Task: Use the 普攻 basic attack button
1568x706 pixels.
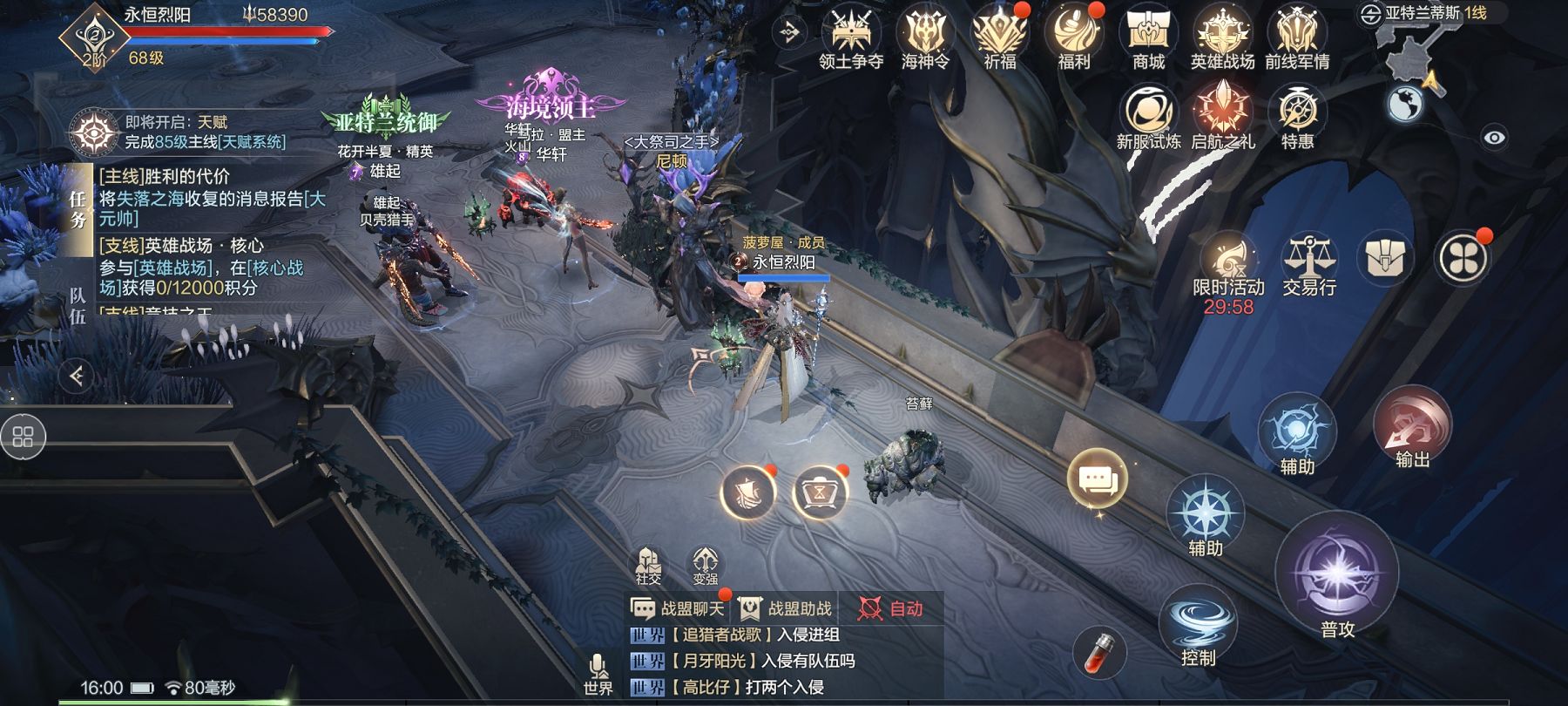Action: [x=1336, y=575]
